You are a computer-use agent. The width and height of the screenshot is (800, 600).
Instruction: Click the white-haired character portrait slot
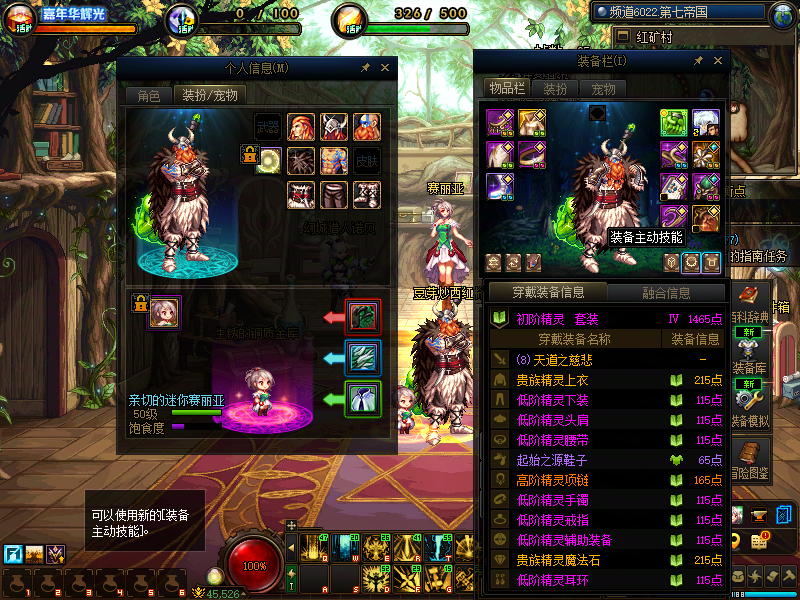[706, 122]
